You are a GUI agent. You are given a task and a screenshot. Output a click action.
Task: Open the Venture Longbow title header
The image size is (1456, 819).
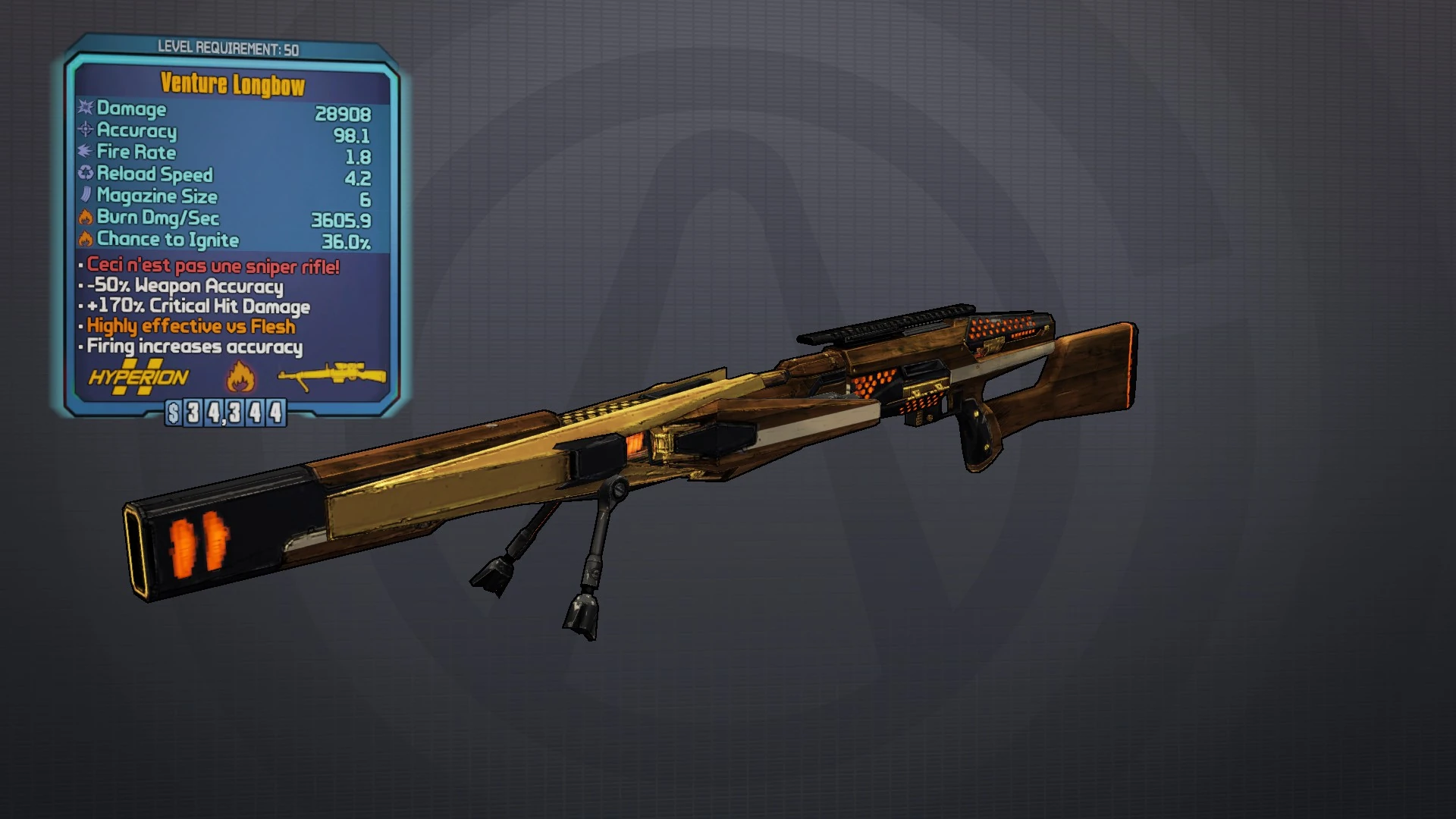[x=232, y=86]
